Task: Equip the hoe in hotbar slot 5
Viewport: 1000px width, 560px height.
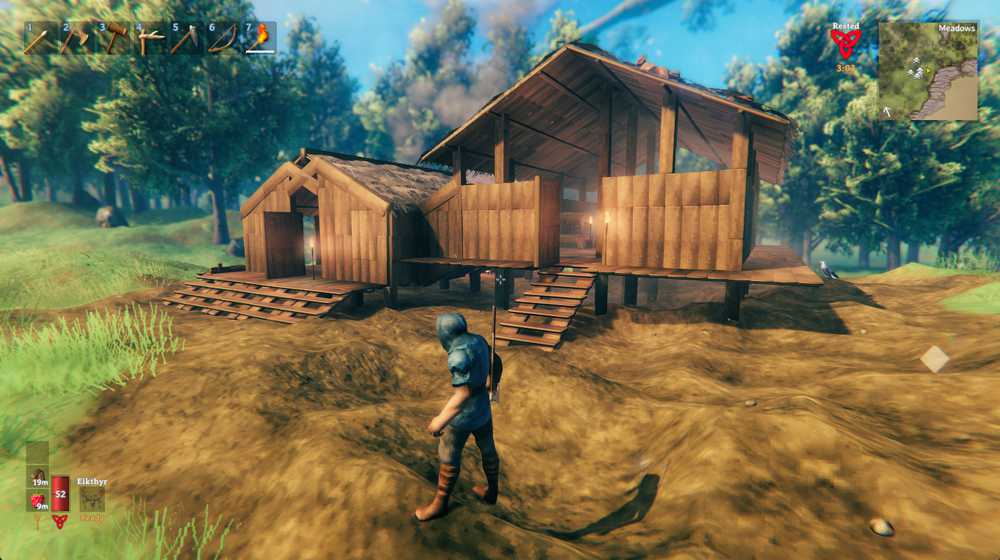Action: (x=187, y=38)
